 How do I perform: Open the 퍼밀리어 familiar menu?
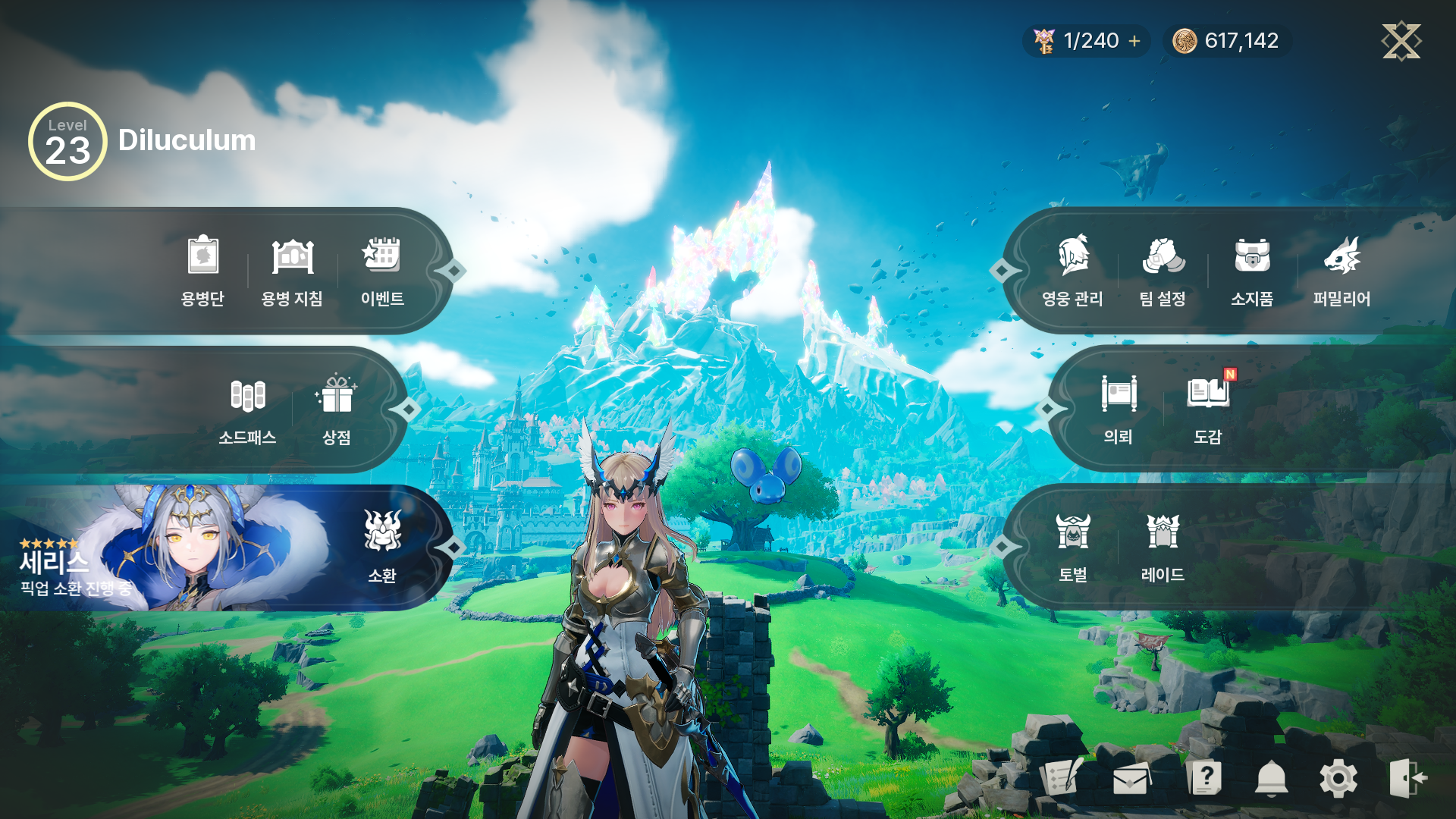pos(1341,271)
